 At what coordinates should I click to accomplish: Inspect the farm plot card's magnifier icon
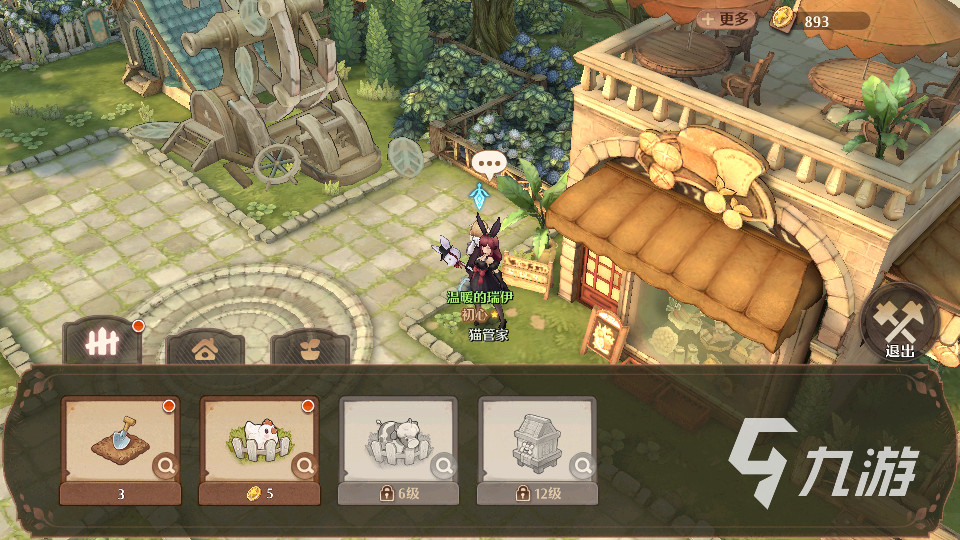[165, 465]
